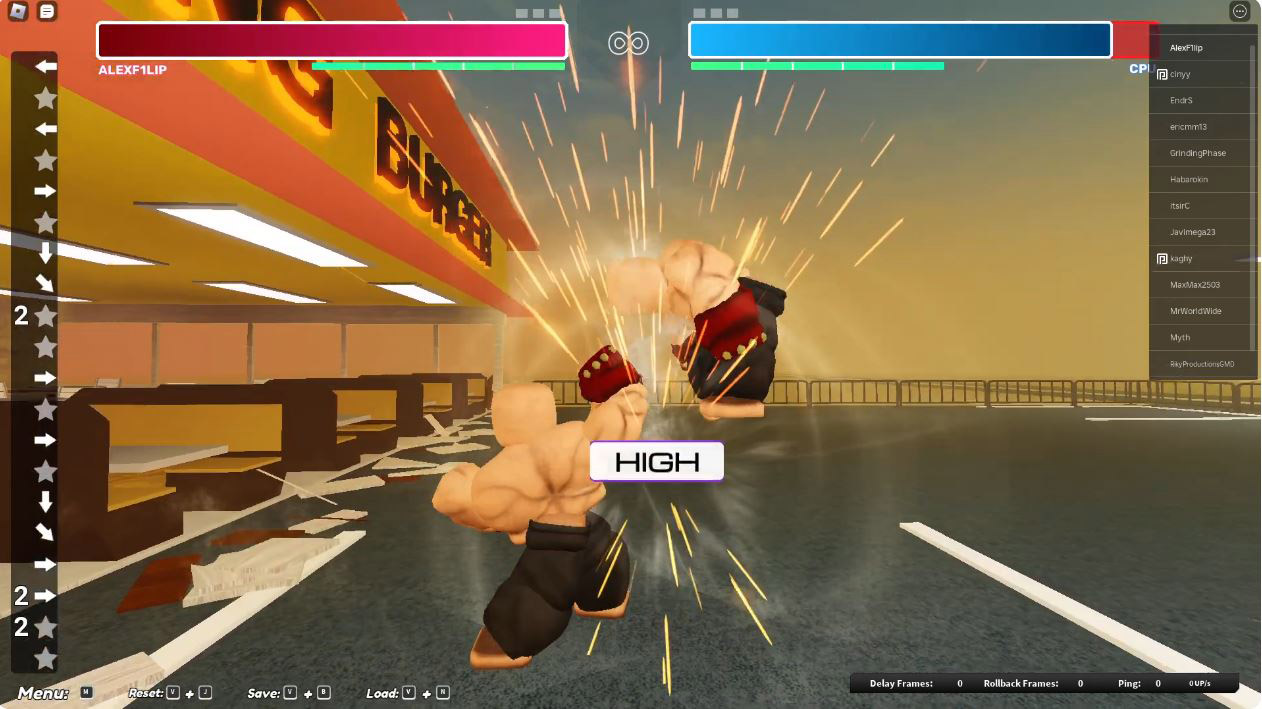This screenshot has height=709, width=1262.
Task: Click player ericmm13 in the leaderboard
Action: click(1189, 127)
